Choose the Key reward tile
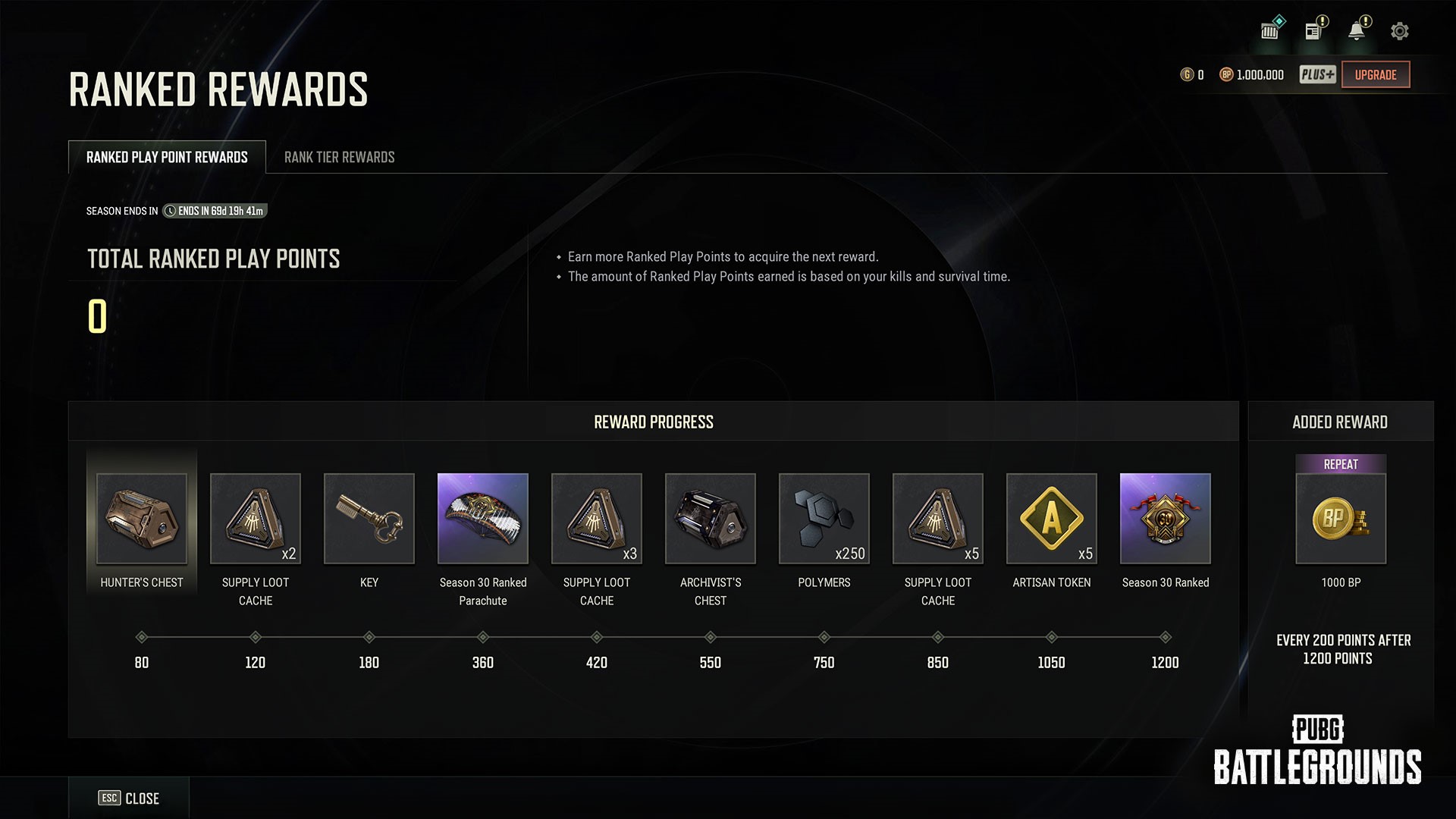This screenshot has width=1456, height=819. (369, 519)
